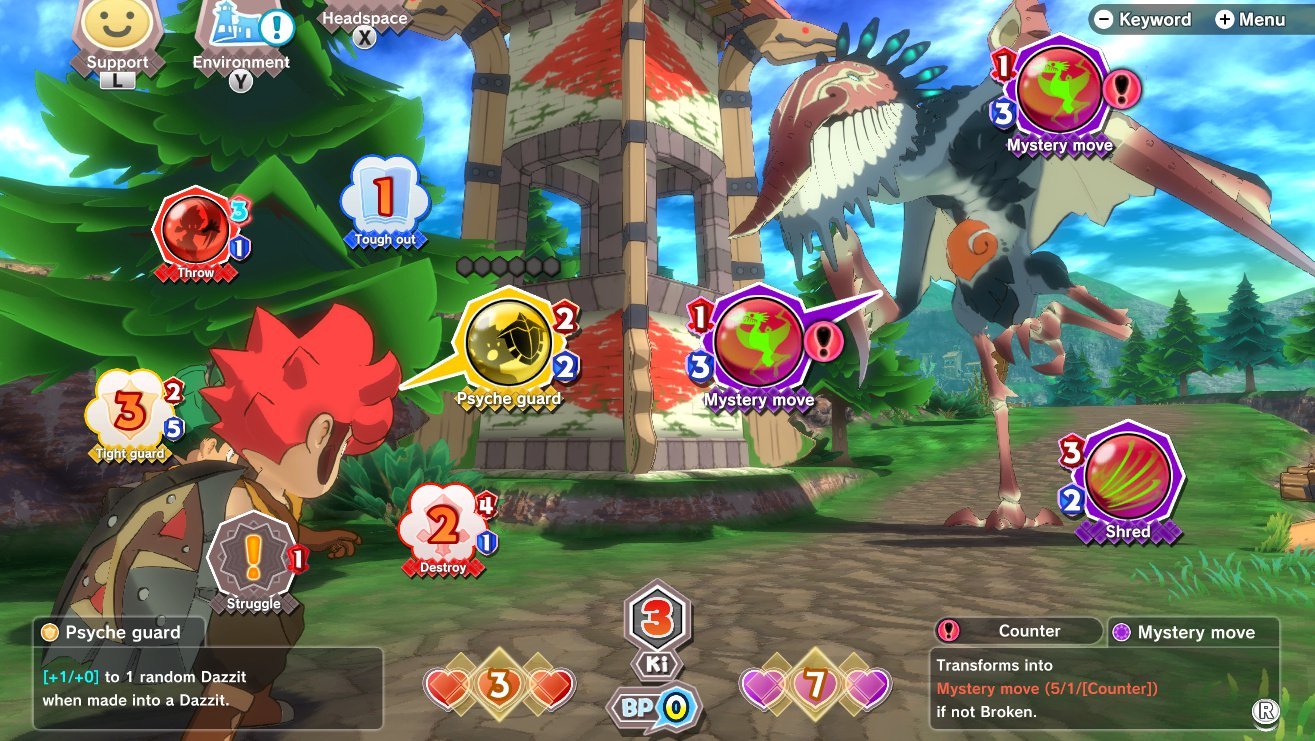The height and width of the screenshot is (741, 1315).
Task: Open the Environment lighthouse panel
Action: pyautogui.click(x=240, y=30)
